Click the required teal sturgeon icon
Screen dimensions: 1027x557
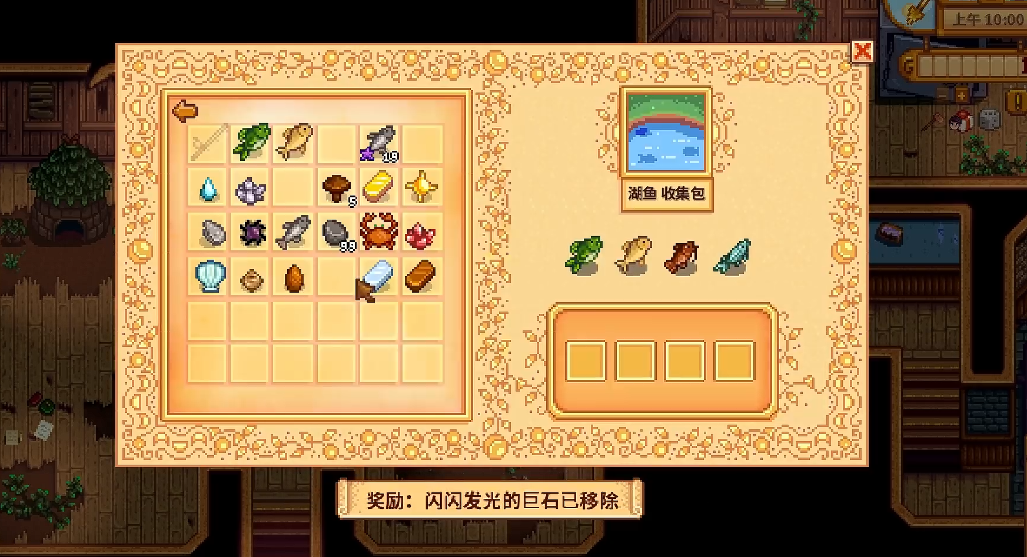733,256
